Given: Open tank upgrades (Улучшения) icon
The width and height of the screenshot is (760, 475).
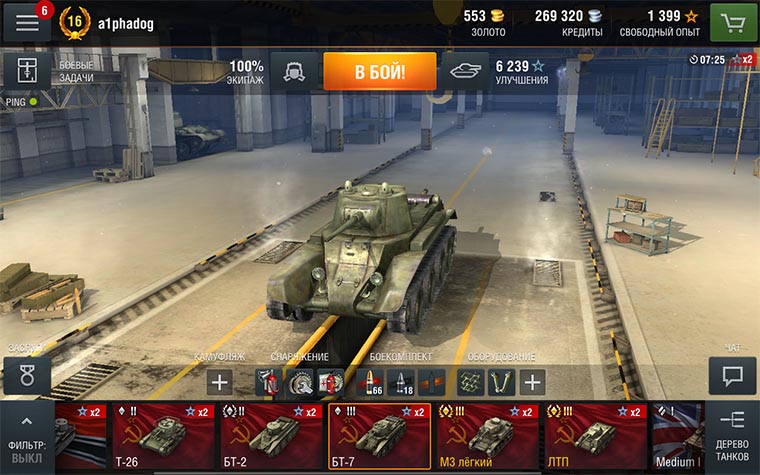Looking at the screenshot, I should pyautogui.click(x=465, y=71).
